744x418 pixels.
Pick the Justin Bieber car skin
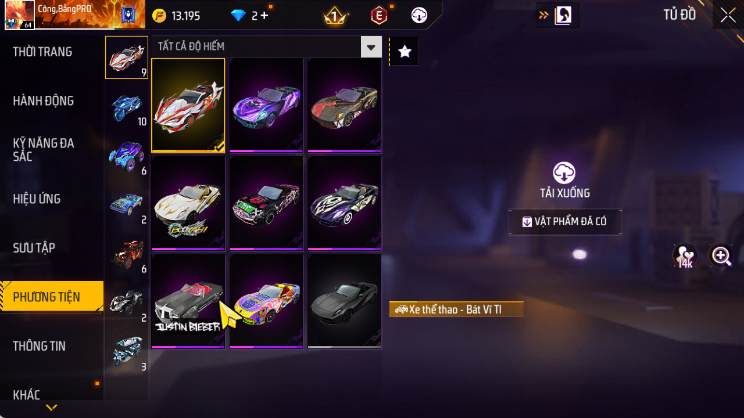(189, 301)
